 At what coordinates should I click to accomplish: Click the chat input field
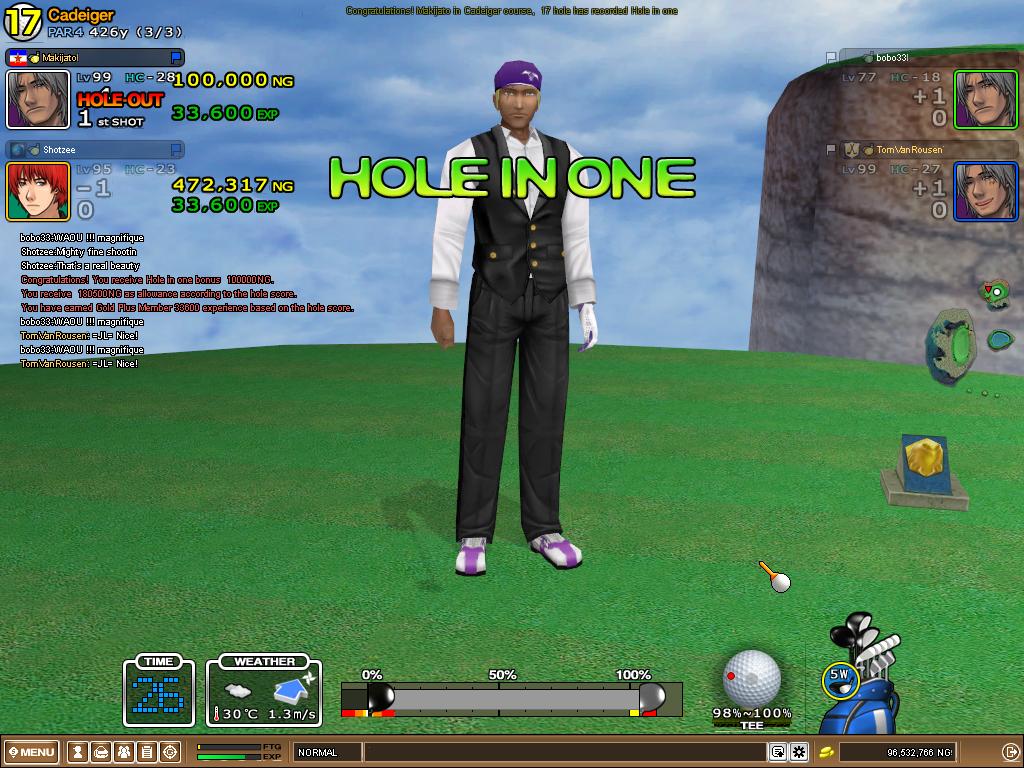[x=565, y=752]
